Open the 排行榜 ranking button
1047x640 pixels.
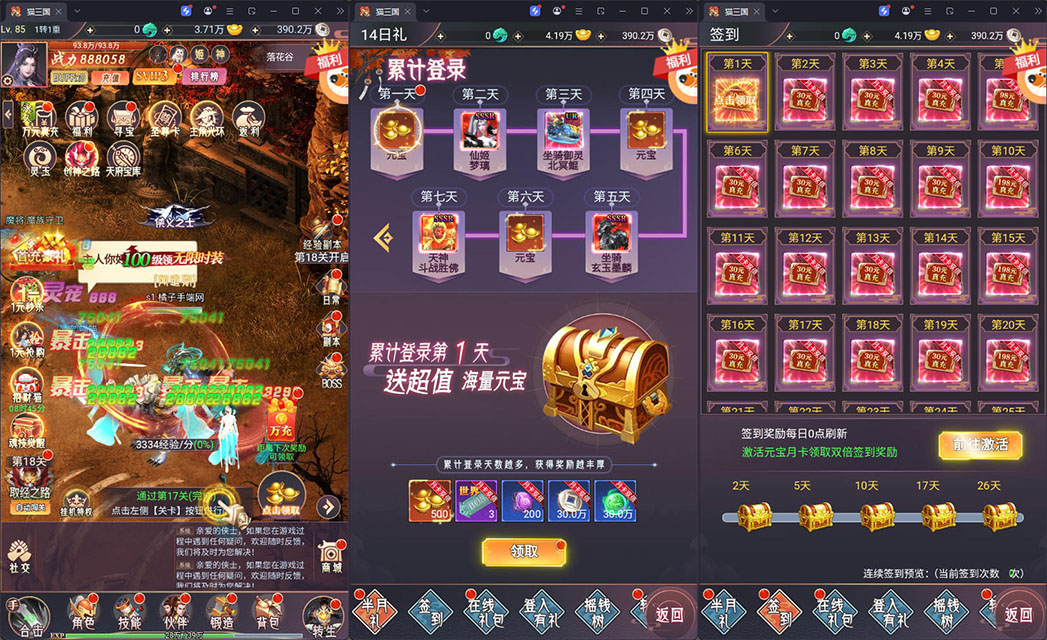click(x=205, y=76)
